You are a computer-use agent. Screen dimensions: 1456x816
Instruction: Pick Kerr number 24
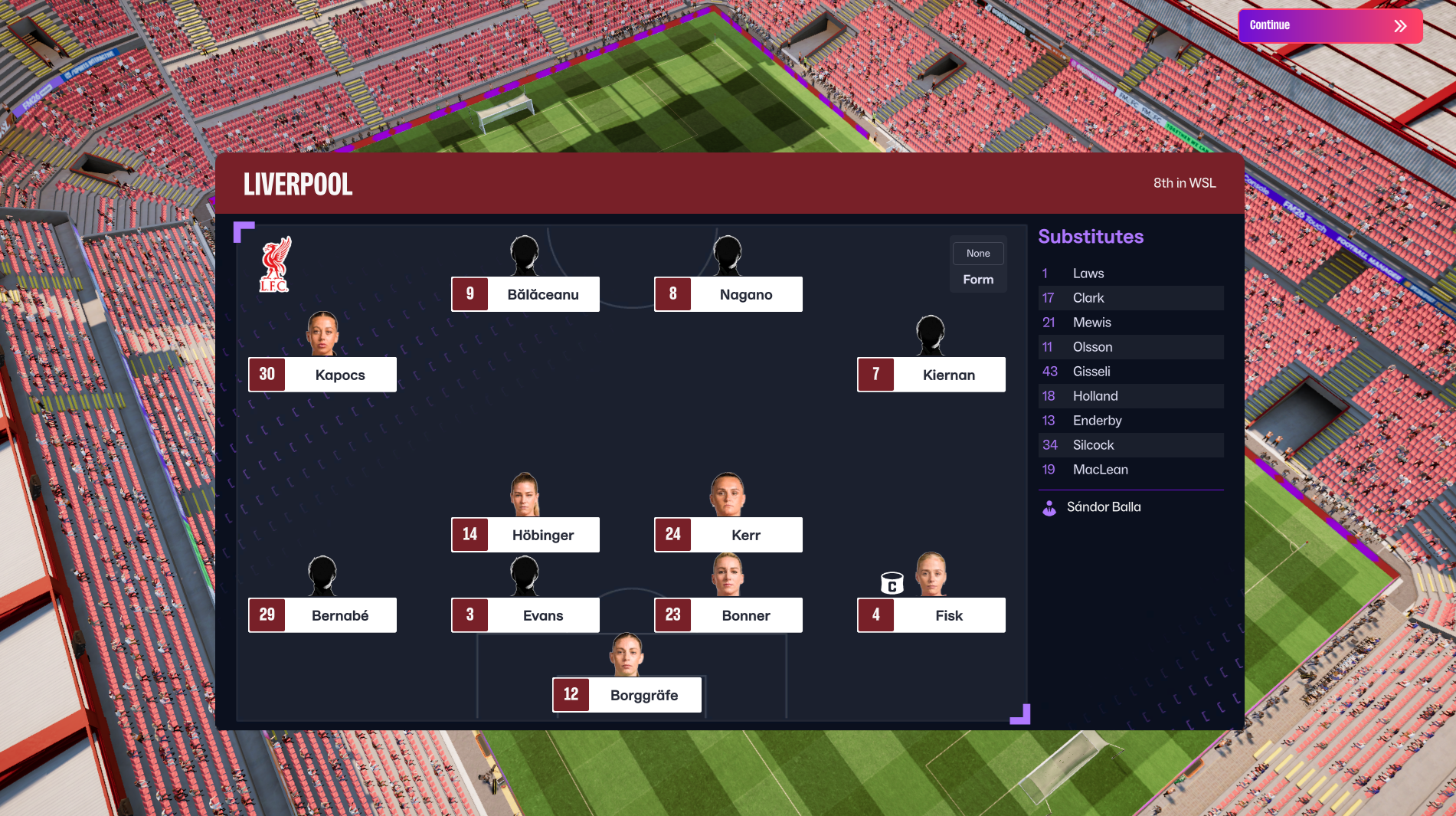pos(728,535)
